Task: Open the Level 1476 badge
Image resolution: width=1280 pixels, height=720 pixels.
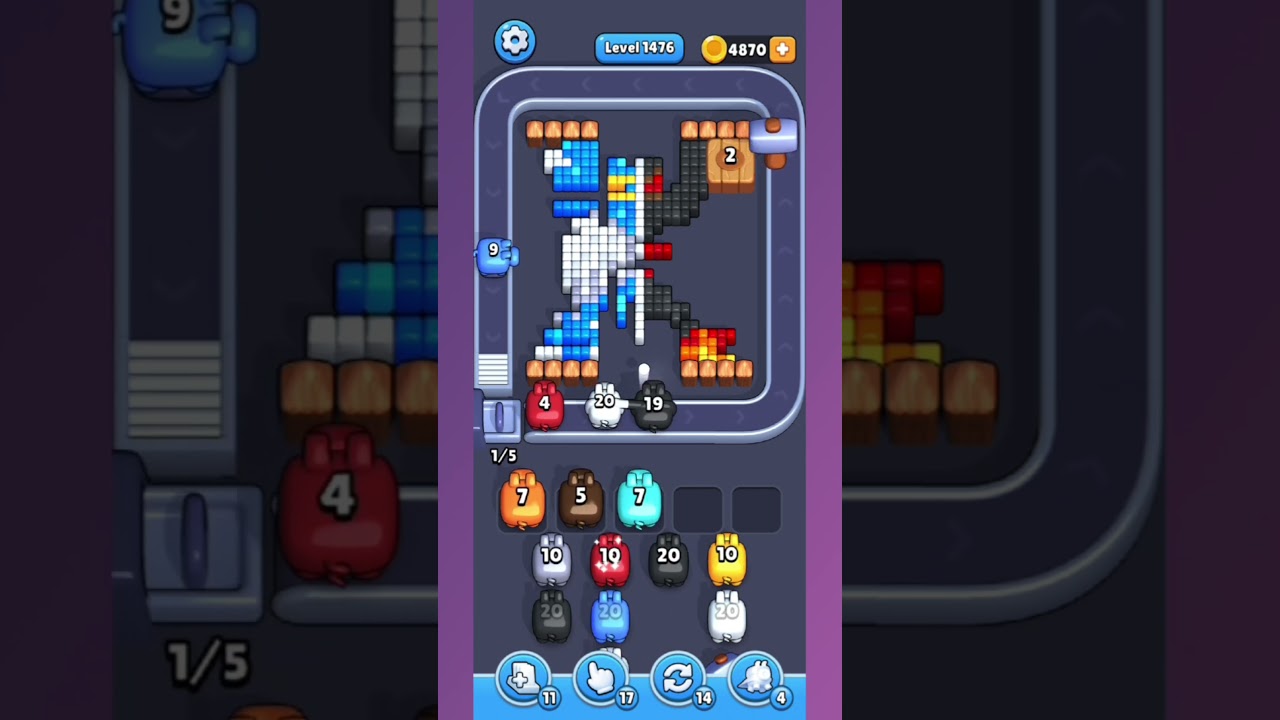Action: 639,47
